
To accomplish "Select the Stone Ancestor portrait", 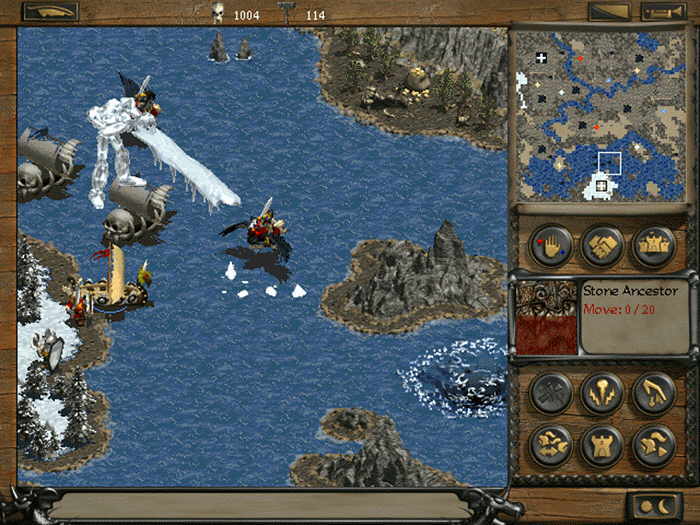I will click(546, 318).
